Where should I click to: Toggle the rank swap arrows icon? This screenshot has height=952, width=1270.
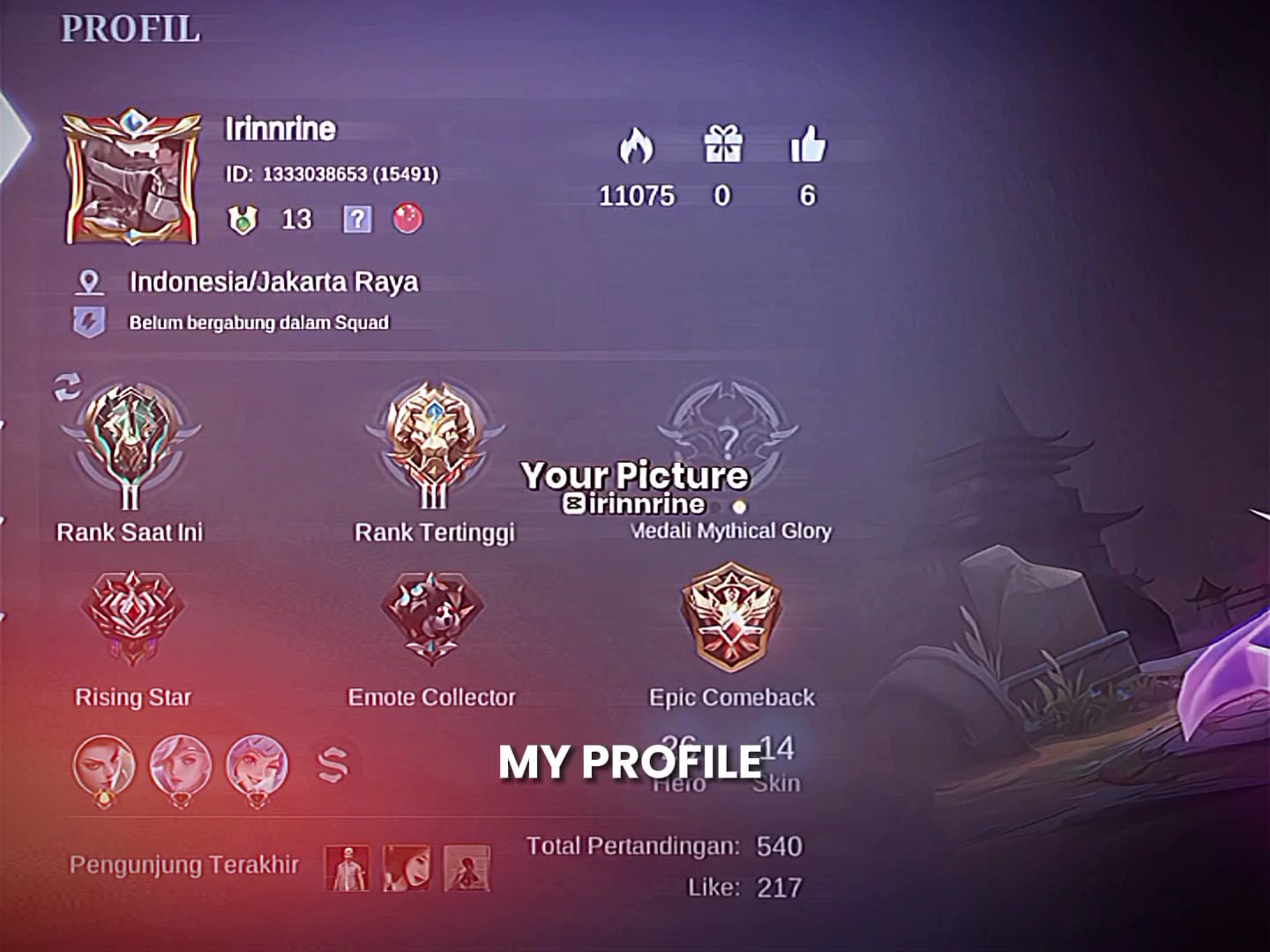(67, 386)
